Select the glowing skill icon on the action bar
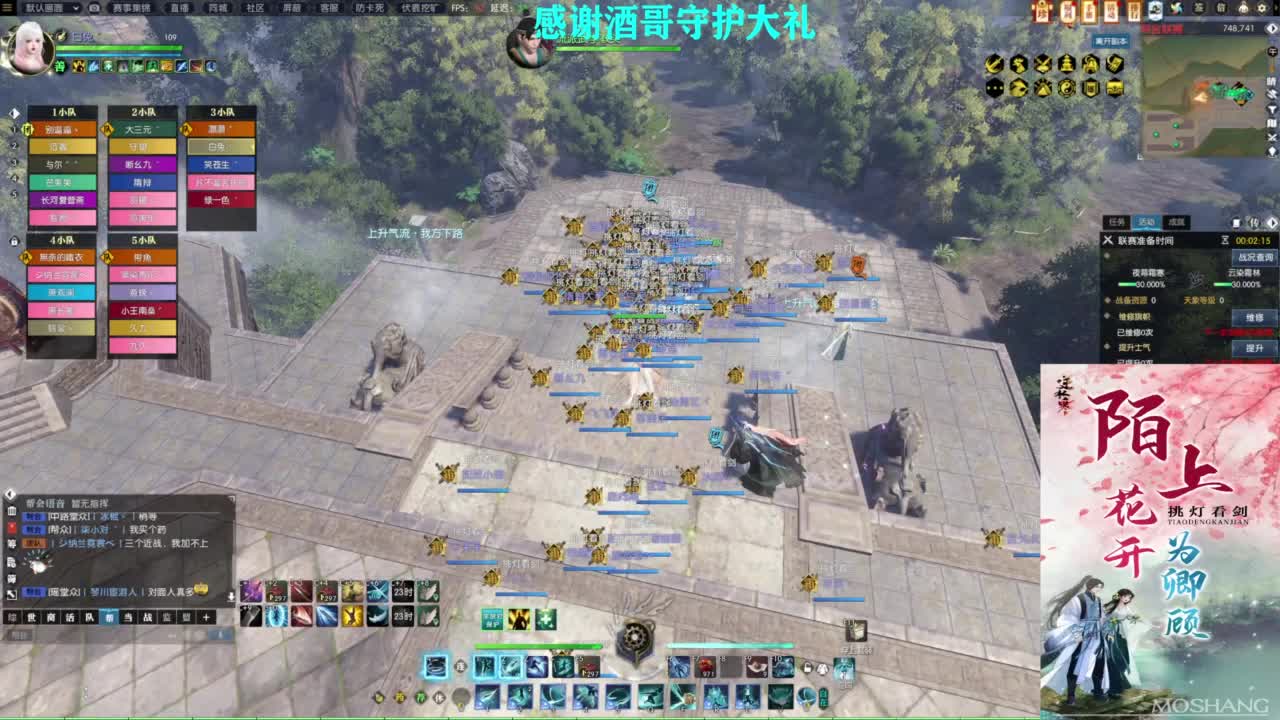The width and height of the screenshot is (1280, 720). coord(436,667)
